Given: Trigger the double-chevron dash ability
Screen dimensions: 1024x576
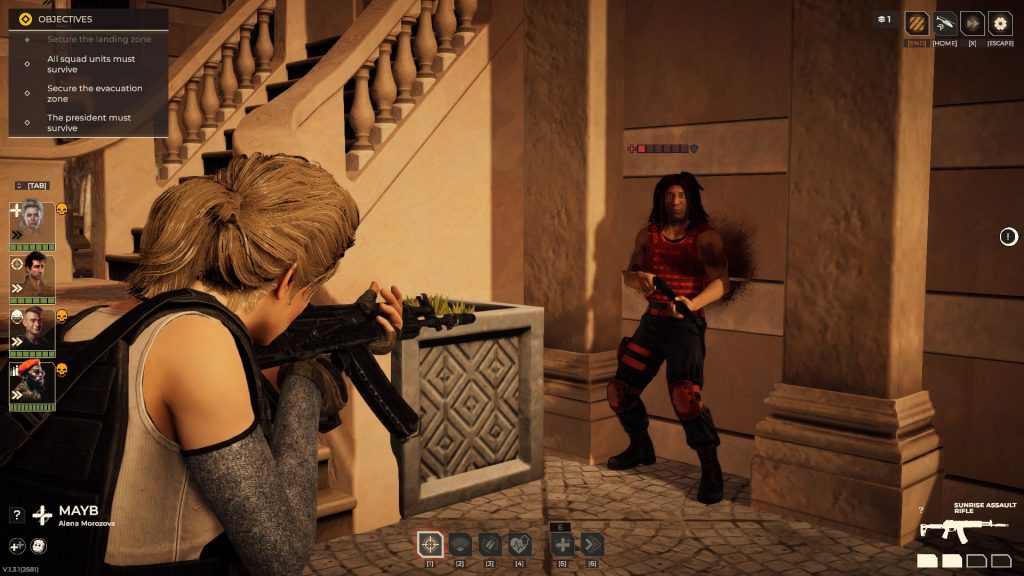Looking at the screenshot, I should pos(592,545).
